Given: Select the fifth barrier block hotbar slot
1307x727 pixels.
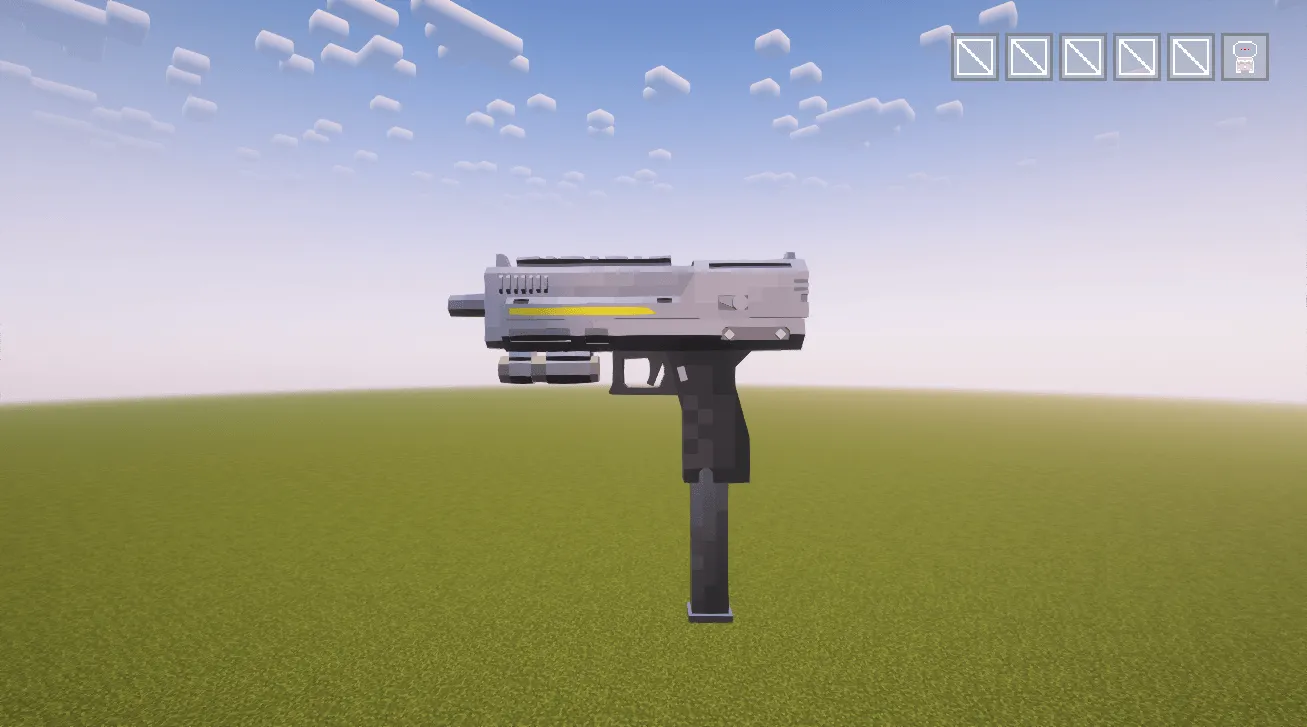Looking at the screenshot, I should (1191, 58).
